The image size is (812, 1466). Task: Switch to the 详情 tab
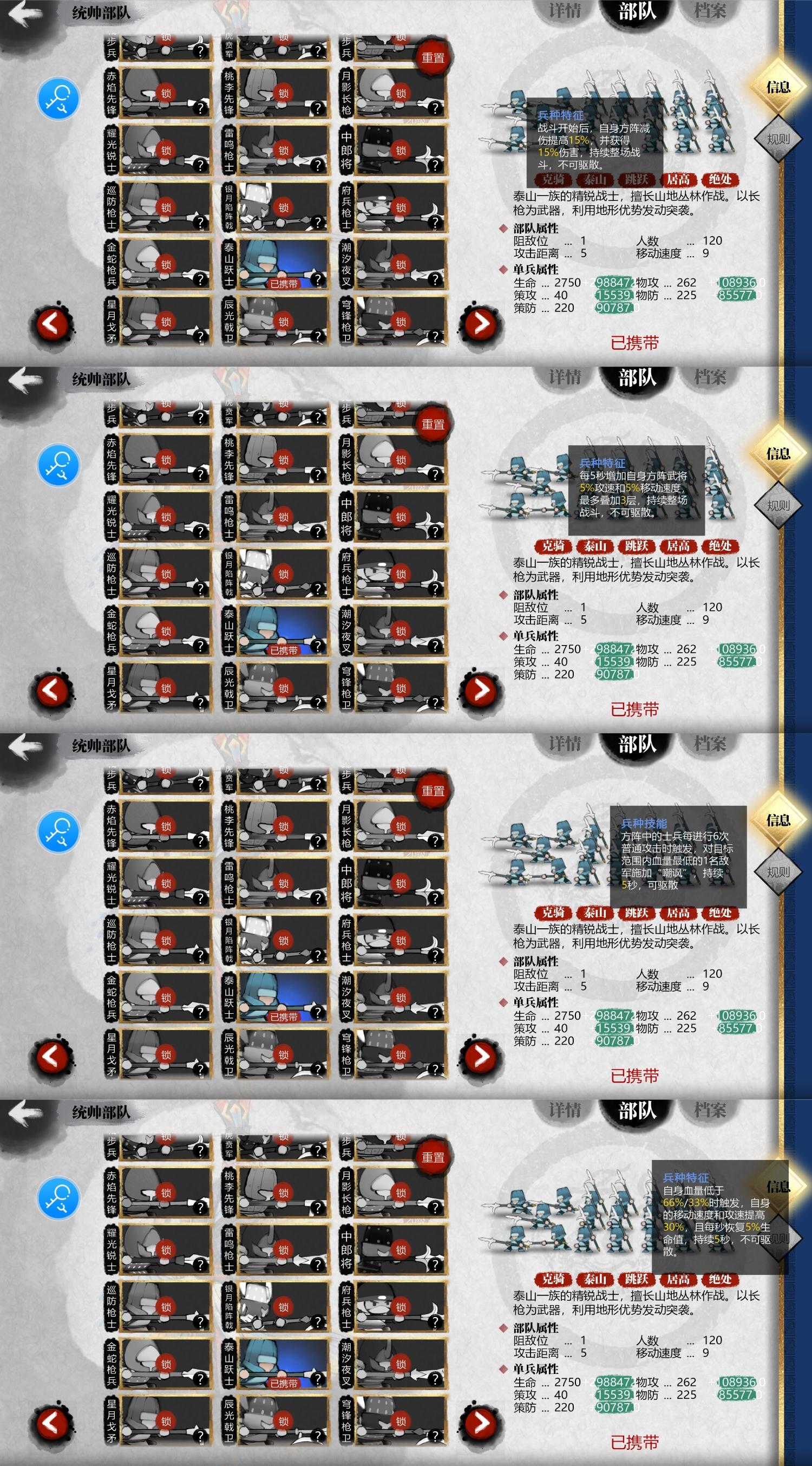pos(567,10)
